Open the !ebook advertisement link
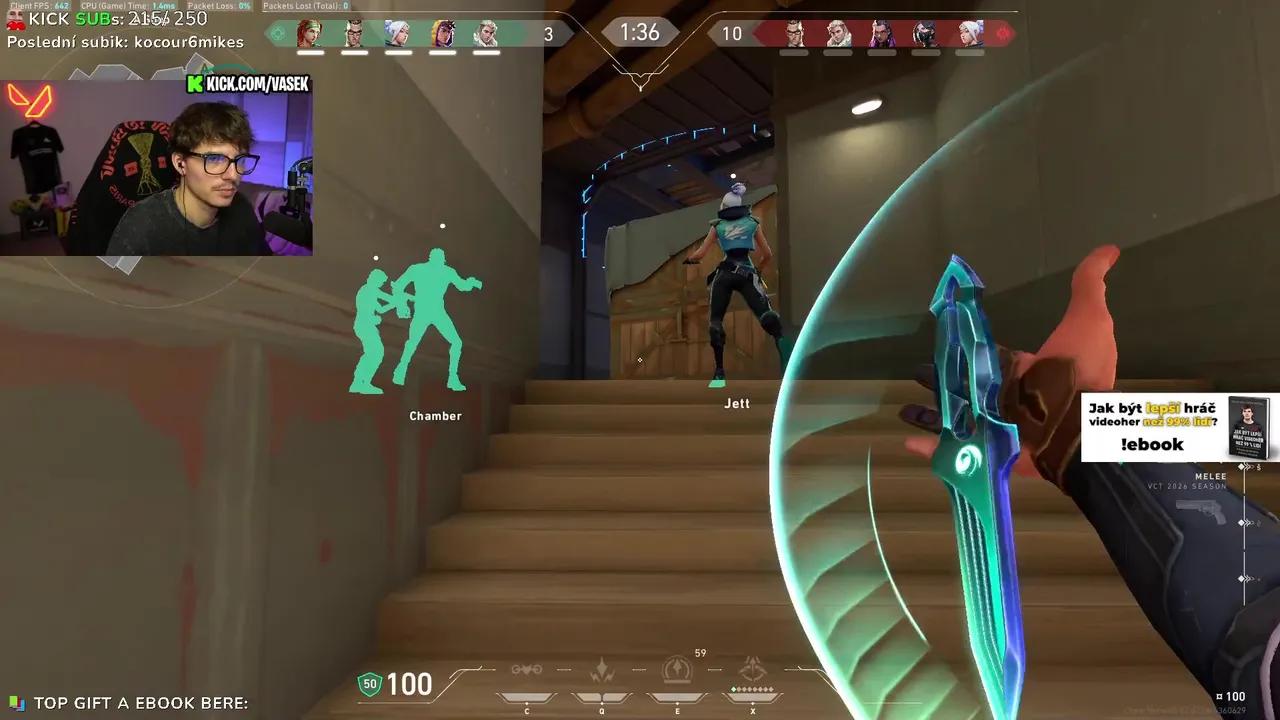The width and height of the screenshot is (1280, 720). (1150, 445)
